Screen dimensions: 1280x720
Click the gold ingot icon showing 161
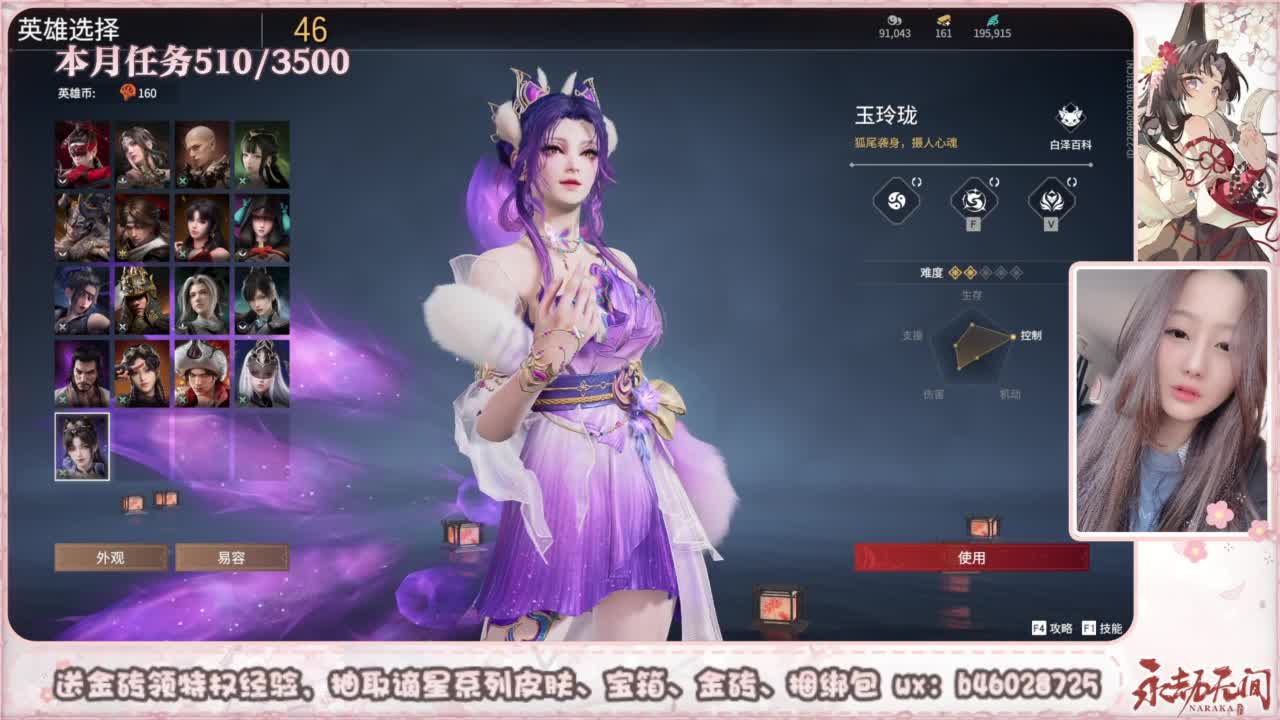tap(941, 22)
